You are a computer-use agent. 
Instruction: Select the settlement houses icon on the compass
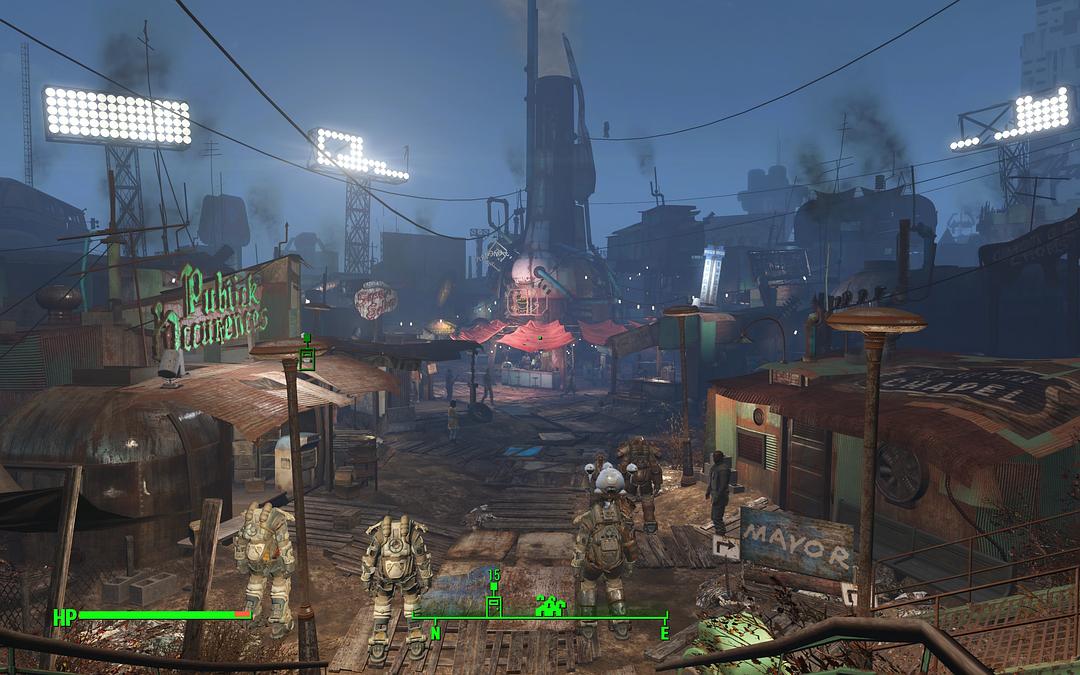pos(549,604)
